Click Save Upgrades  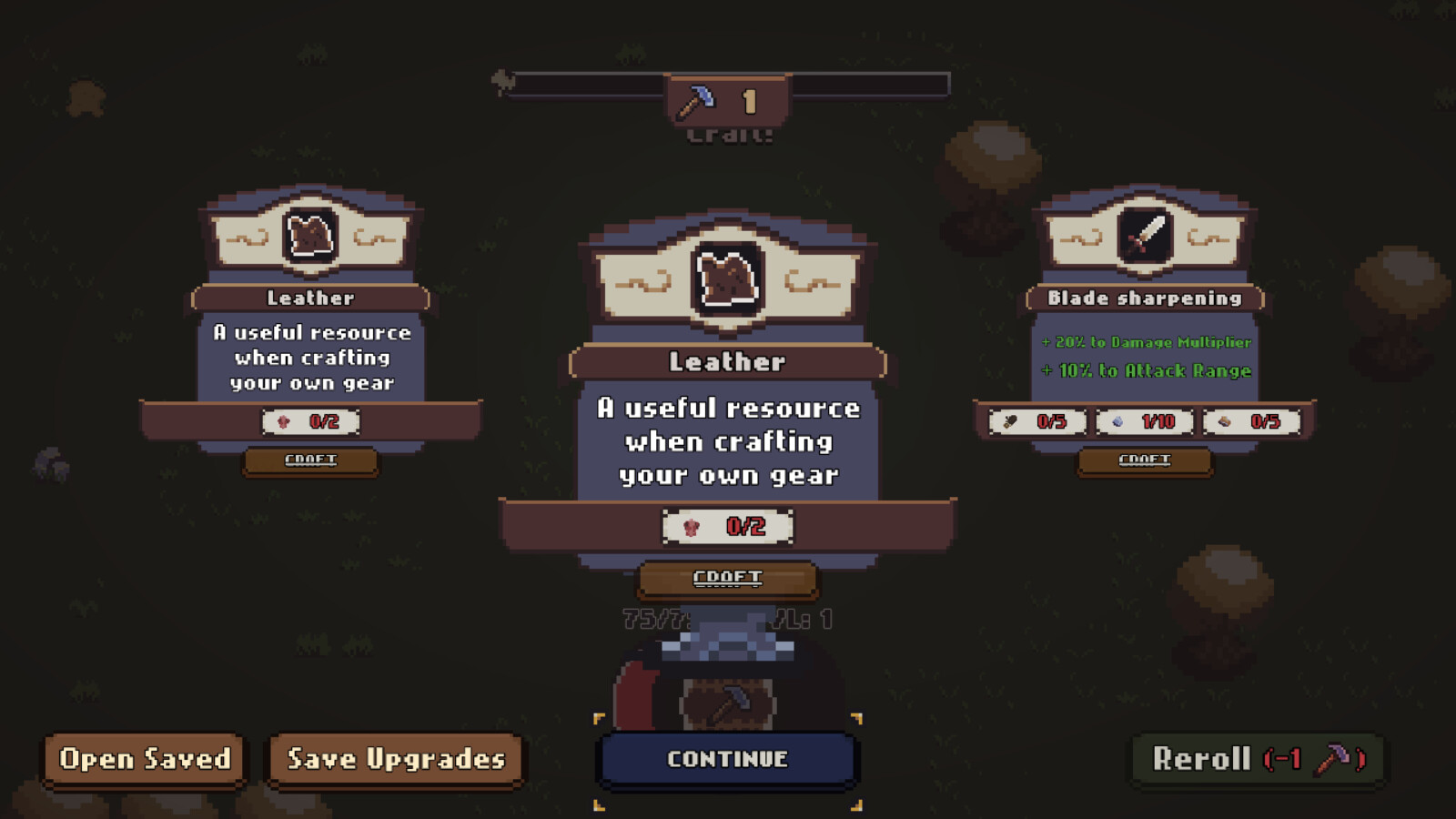pyautogui.click(x=395, y=760)
